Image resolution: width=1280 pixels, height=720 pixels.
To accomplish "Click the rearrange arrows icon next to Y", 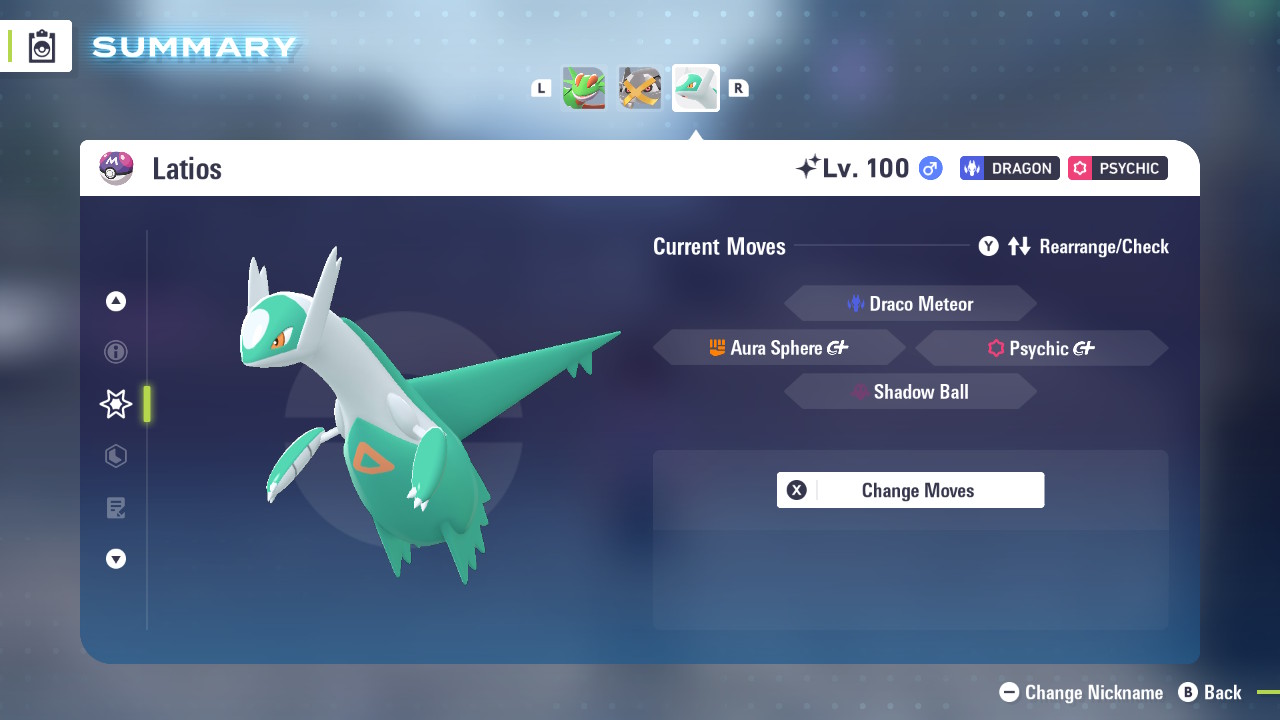I will 1020,246.
